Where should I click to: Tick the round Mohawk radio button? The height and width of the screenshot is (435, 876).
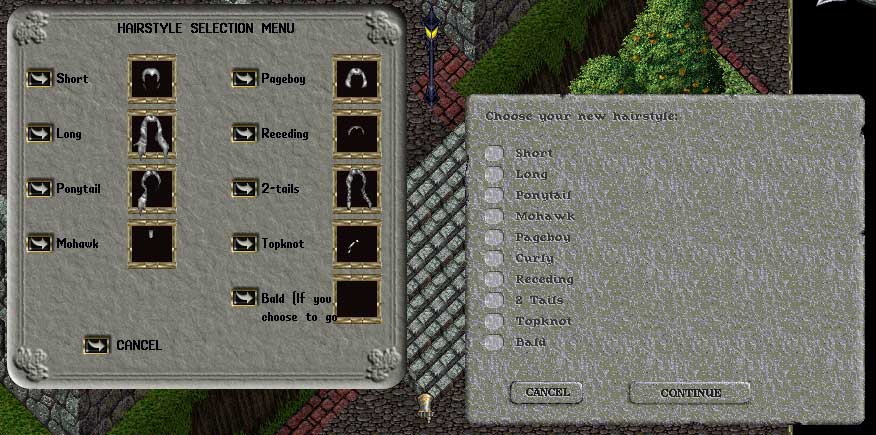click(x=494, y=216)
